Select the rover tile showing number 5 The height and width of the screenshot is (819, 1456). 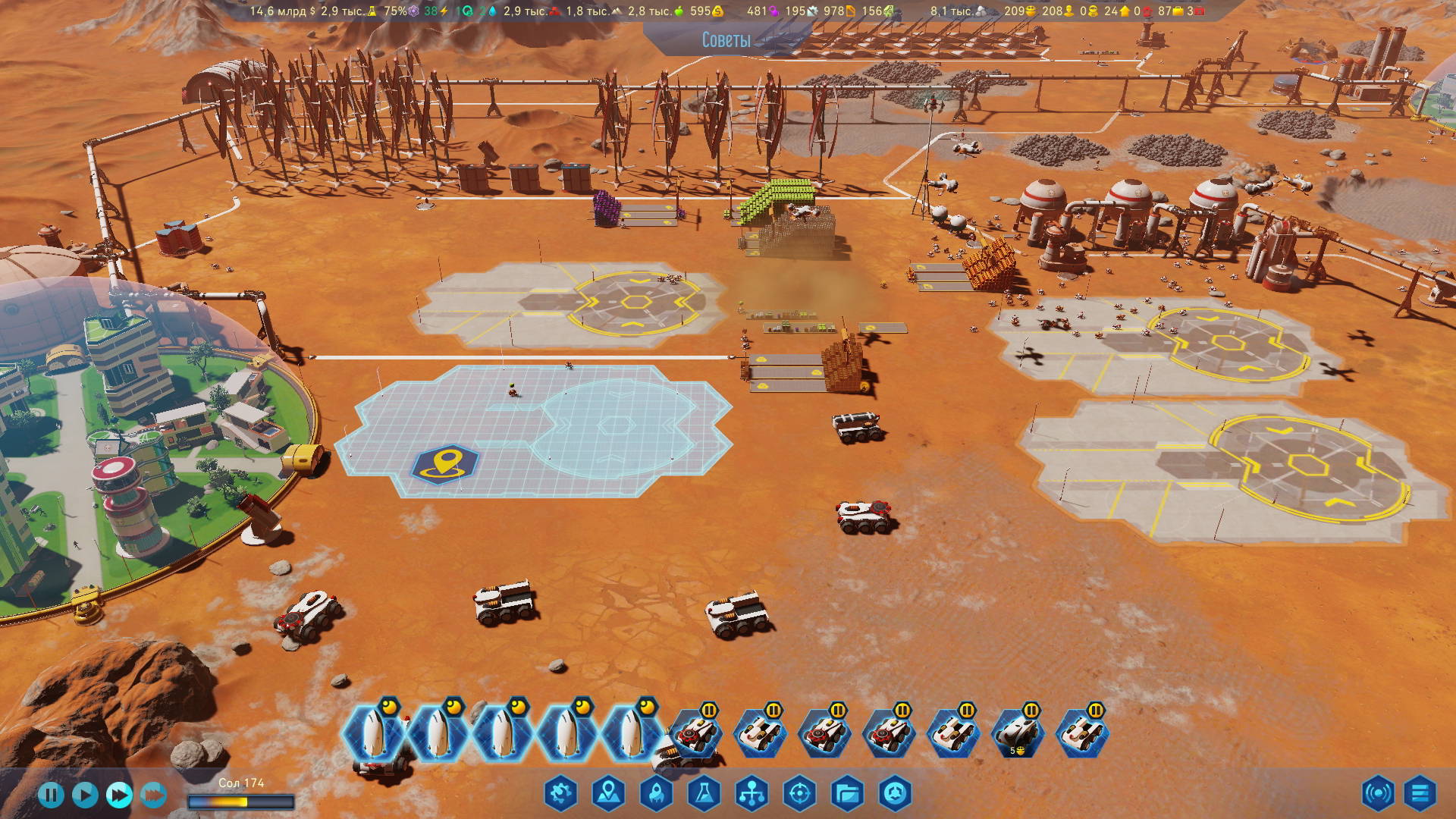(x=1018, y=734)
